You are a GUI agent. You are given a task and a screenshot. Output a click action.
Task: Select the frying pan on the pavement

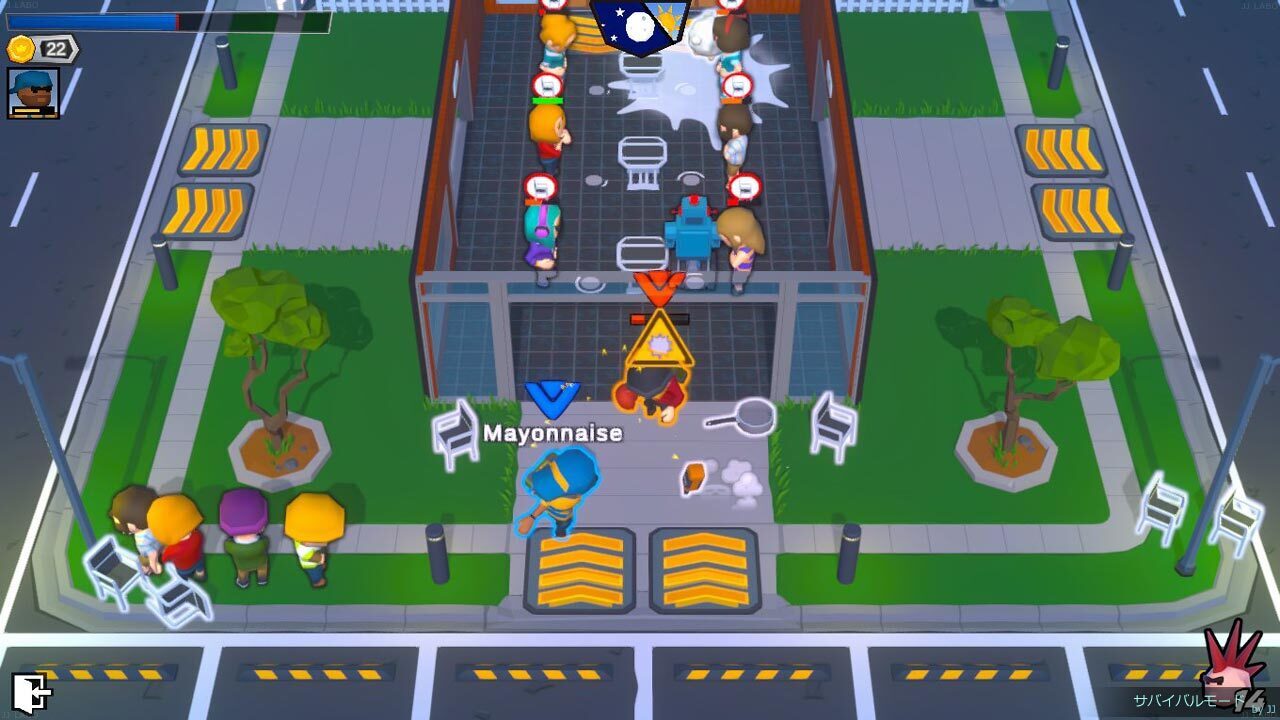click(753, 418)
